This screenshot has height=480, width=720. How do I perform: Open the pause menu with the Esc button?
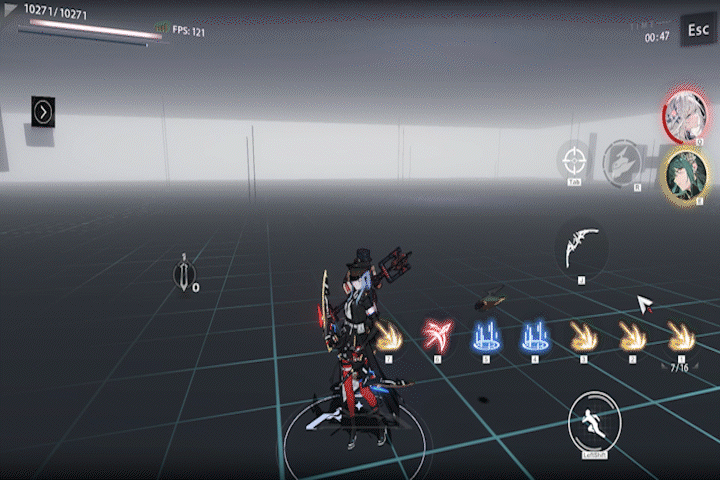[697, 30]
